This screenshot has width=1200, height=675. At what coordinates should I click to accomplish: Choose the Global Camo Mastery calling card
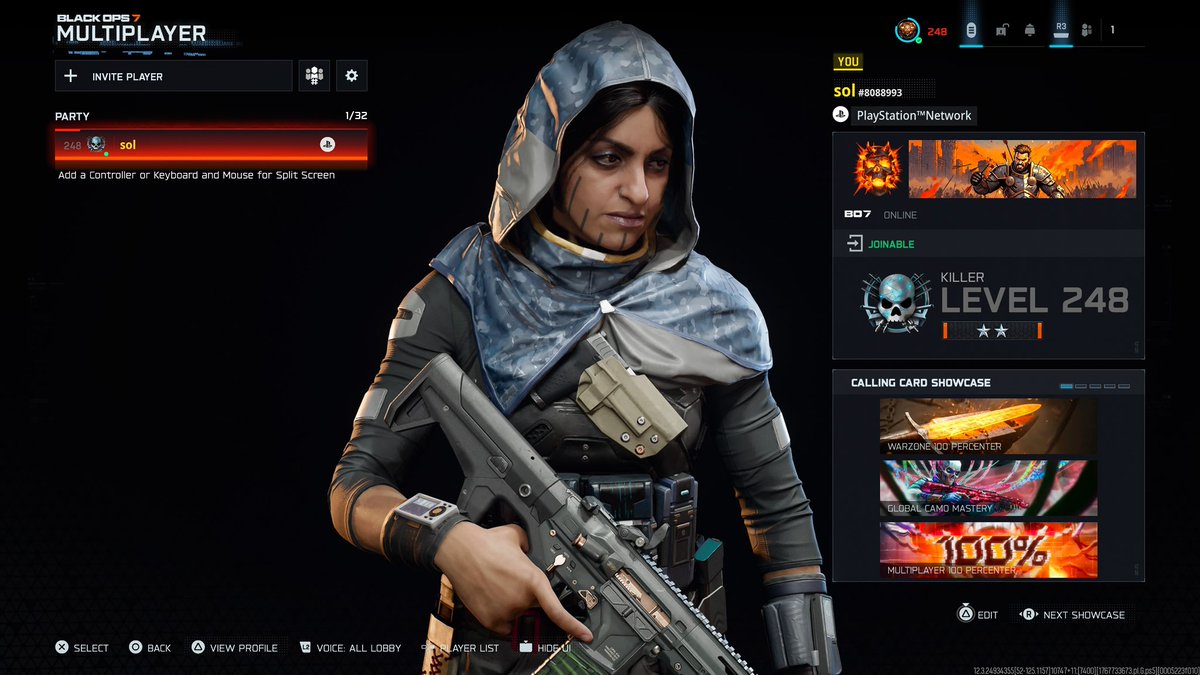pos(988,488)
